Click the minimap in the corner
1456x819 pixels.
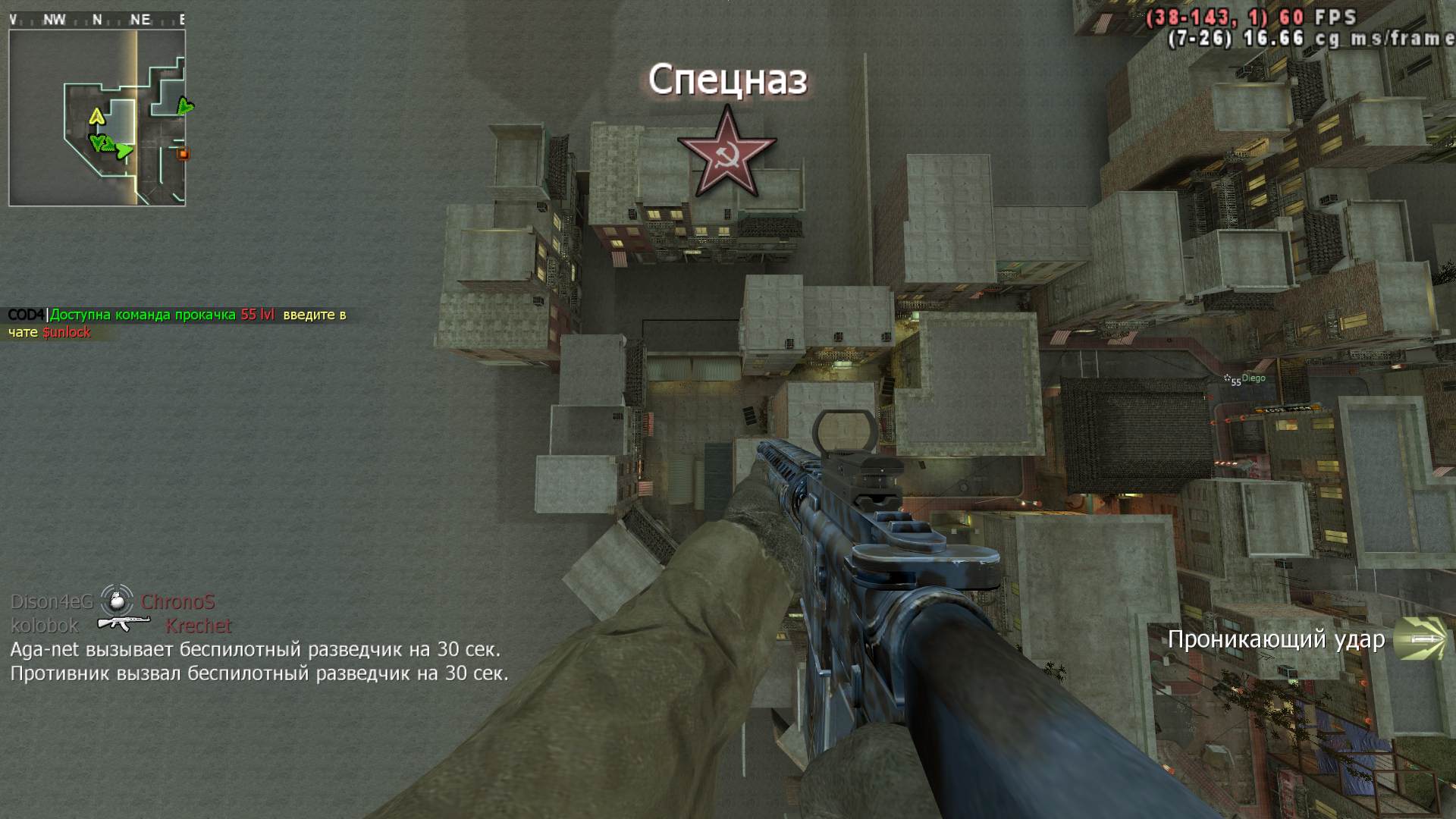click(97, 117)
